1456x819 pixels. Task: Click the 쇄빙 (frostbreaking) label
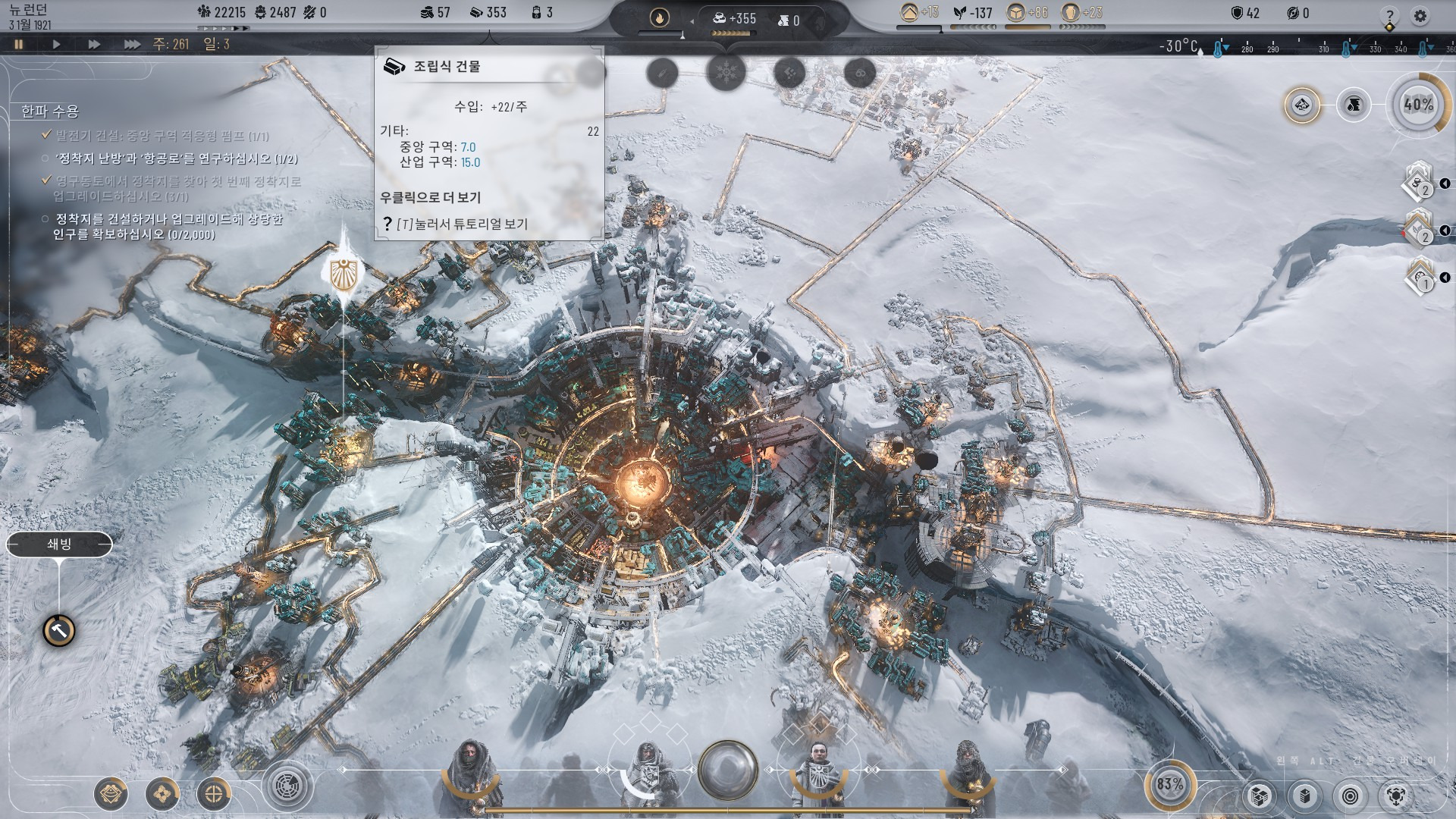[59, 544]
